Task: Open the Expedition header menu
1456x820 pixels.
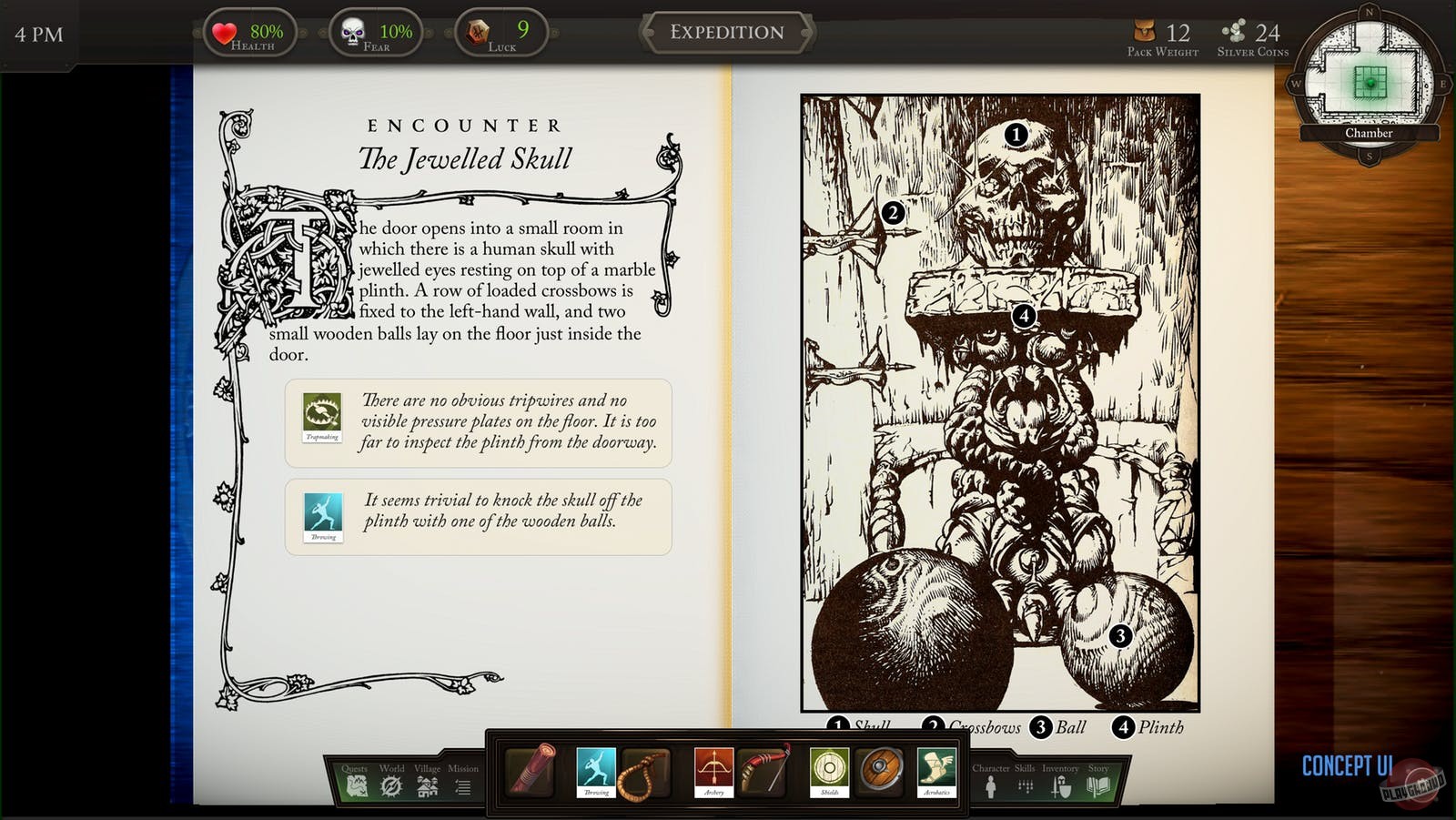Action: point(726,32)
